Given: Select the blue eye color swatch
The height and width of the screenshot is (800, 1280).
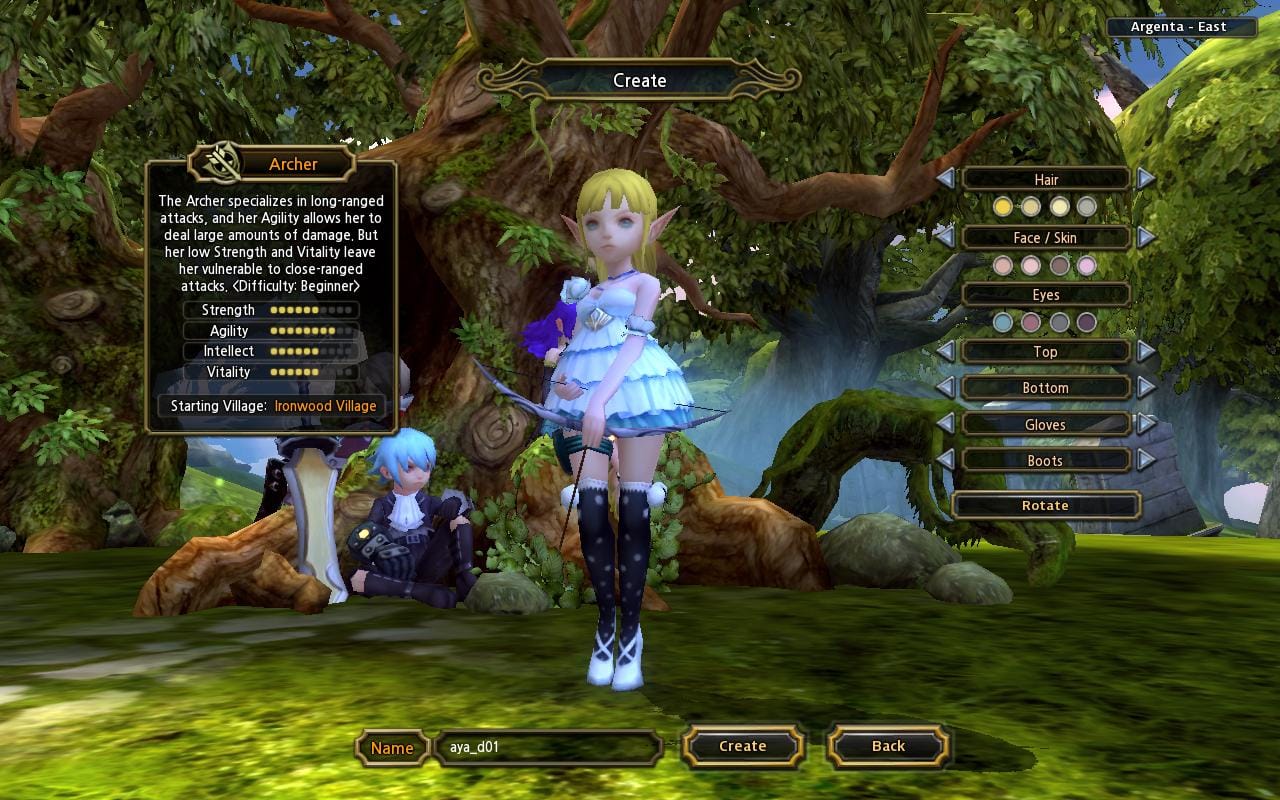Looking at the screenshot, I should [1003, 323].
